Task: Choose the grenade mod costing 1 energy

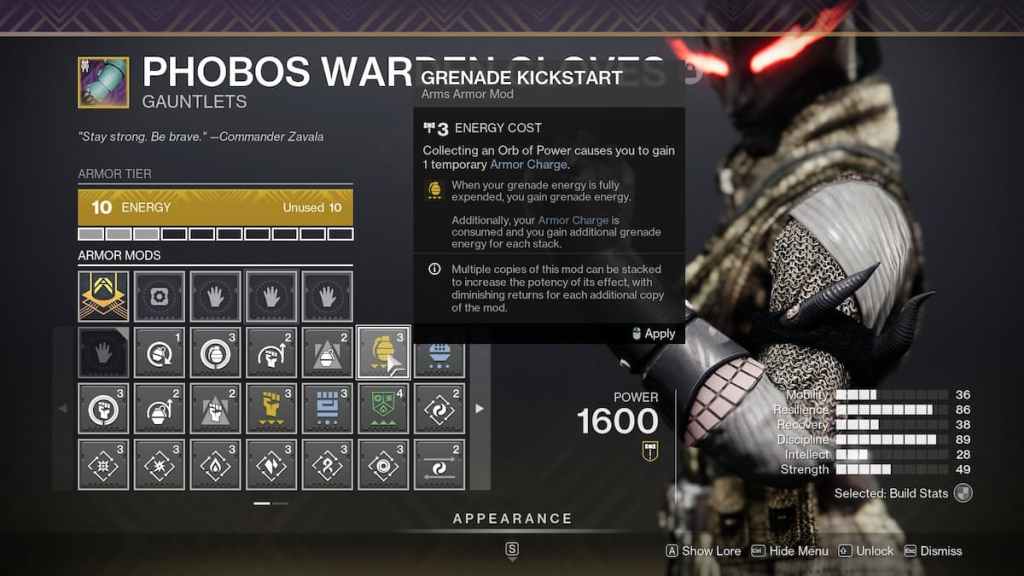Action: click(159, 352)
